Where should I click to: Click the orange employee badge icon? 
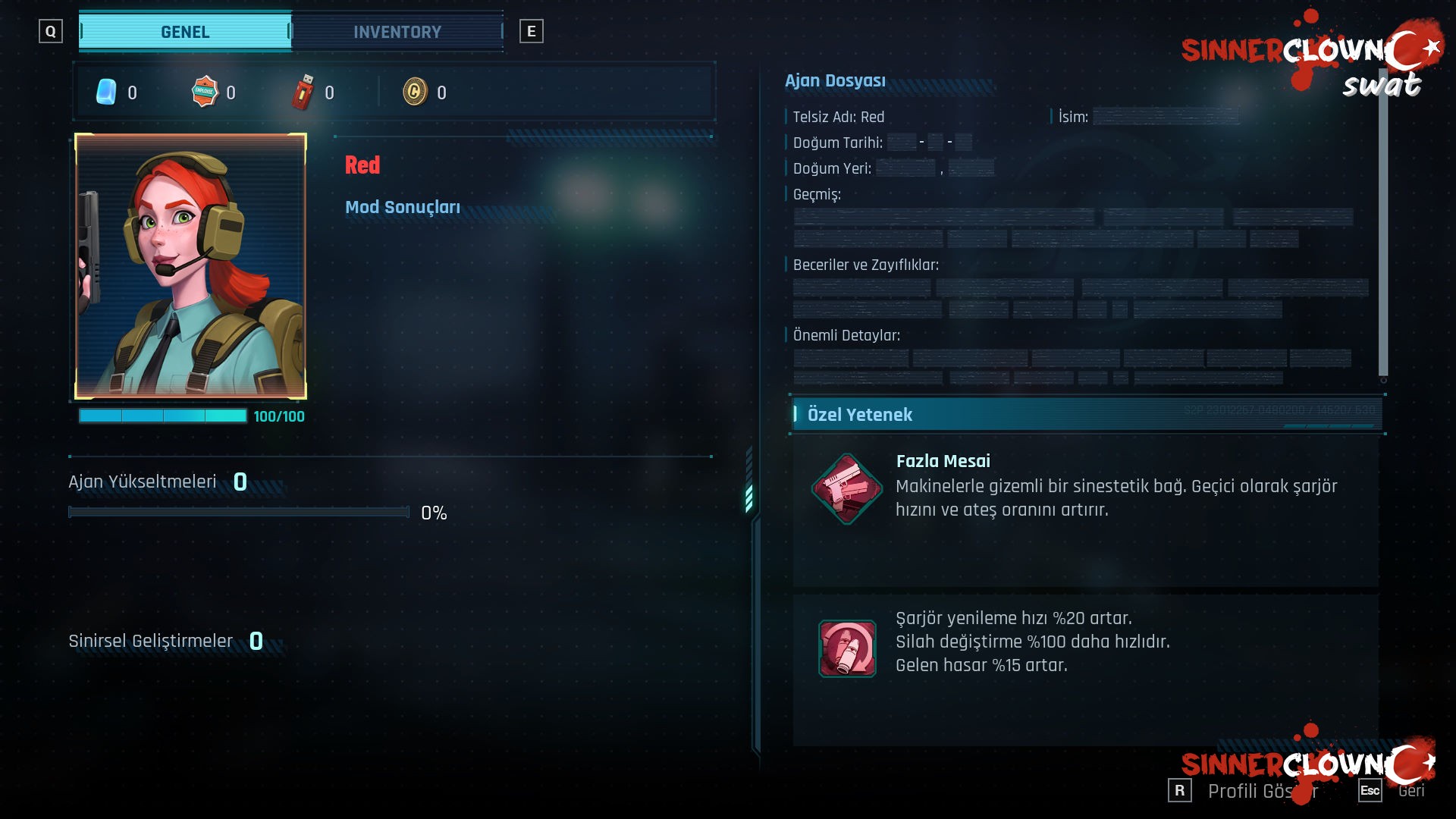pyautogui.click(x=205, y=93)
